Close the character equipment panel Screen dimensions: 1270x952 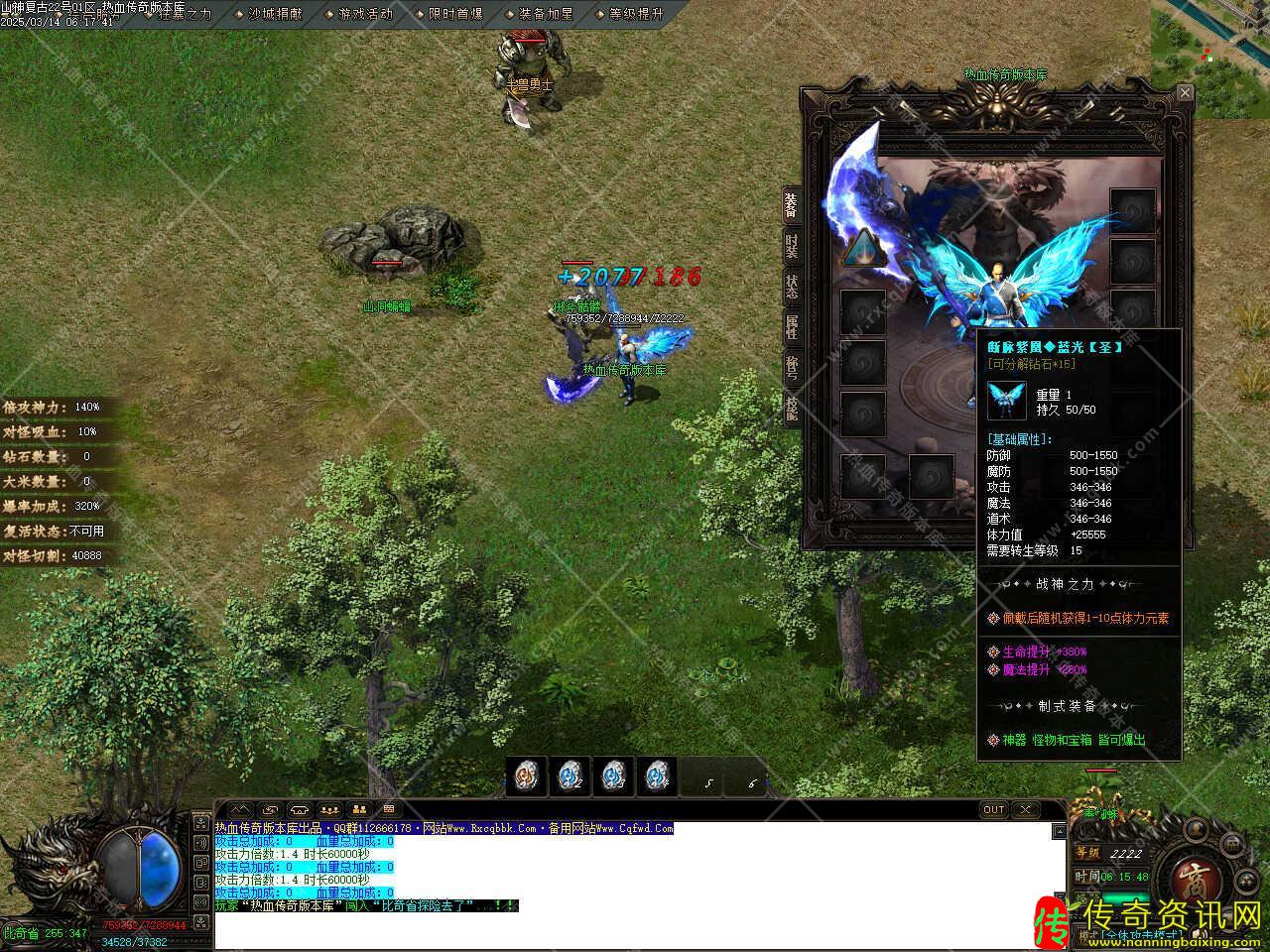click(x=1184, y=93)
